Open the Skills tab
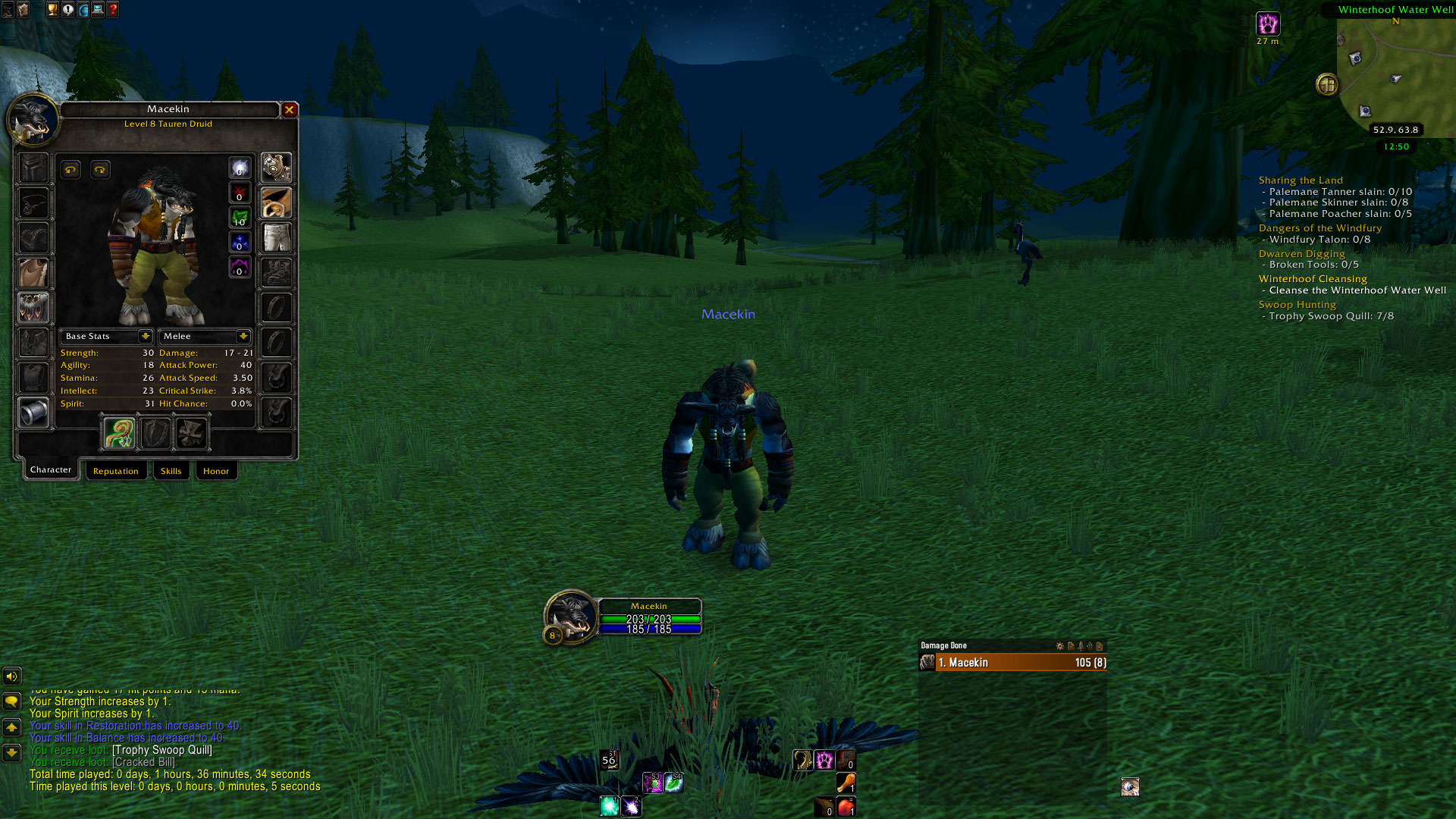The image size is (1456, 819). point(171,471)
